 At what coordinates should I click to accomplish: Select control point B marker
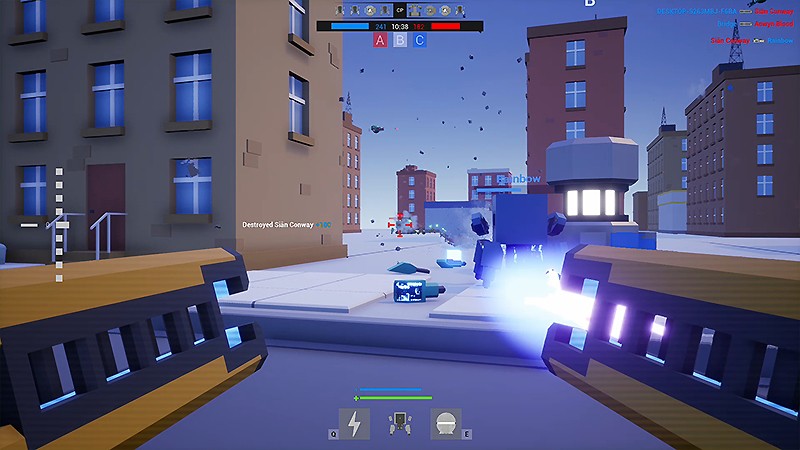click(x=400, y=40)
